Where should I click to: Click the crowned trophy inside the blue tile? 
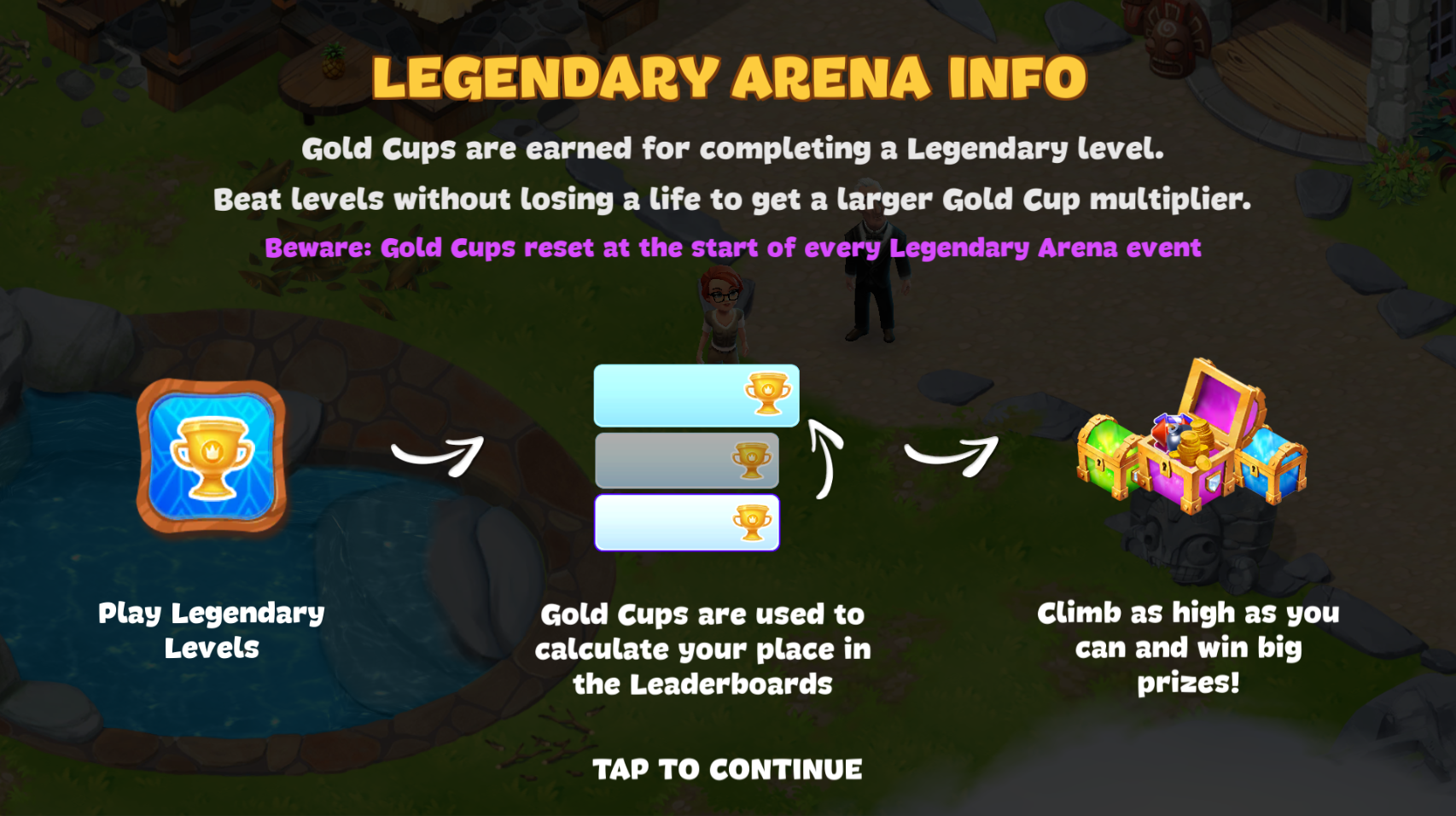(x=211, y=459)
